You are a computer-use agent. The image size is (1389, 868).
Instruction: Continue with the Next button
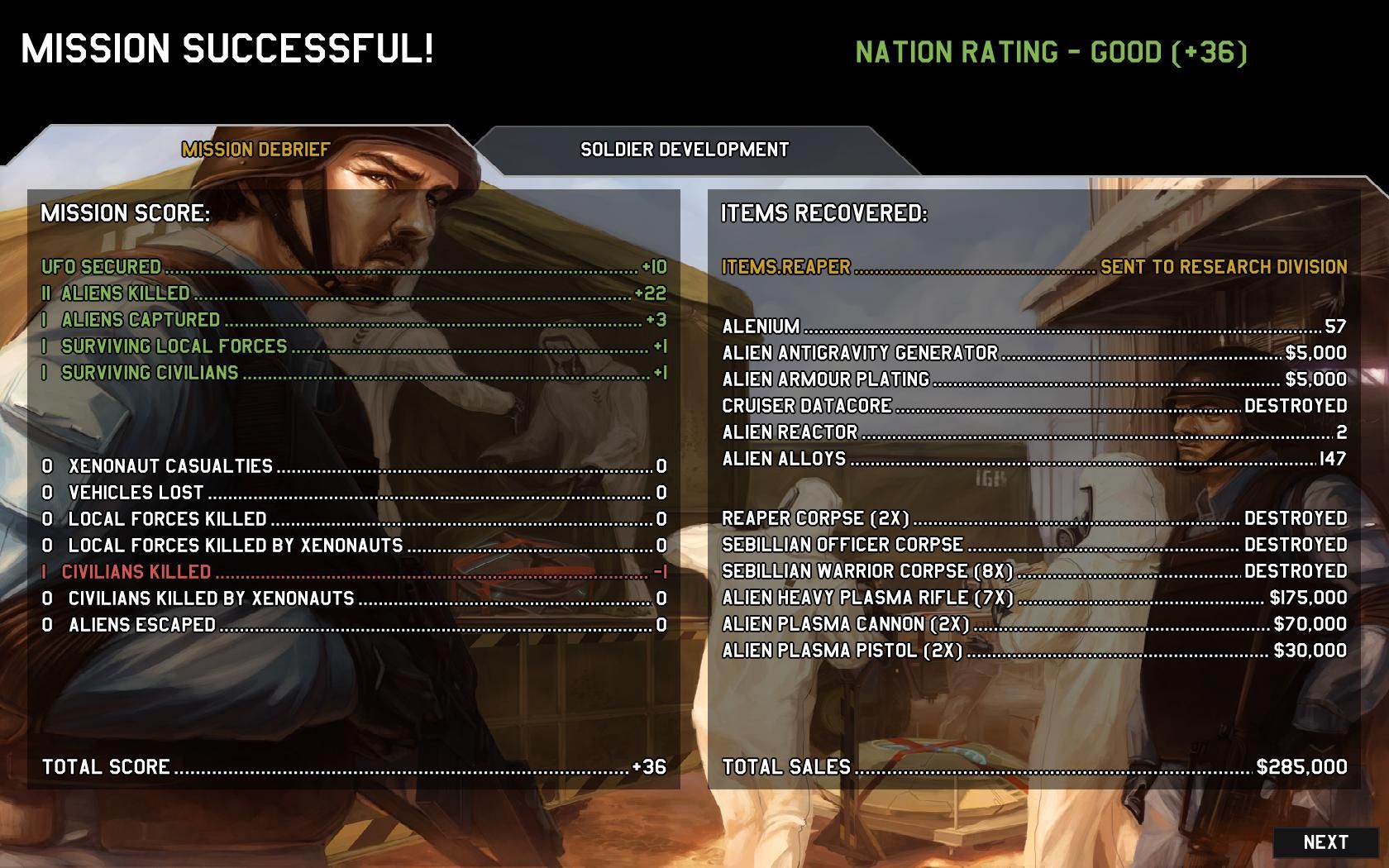(1325, 842)
